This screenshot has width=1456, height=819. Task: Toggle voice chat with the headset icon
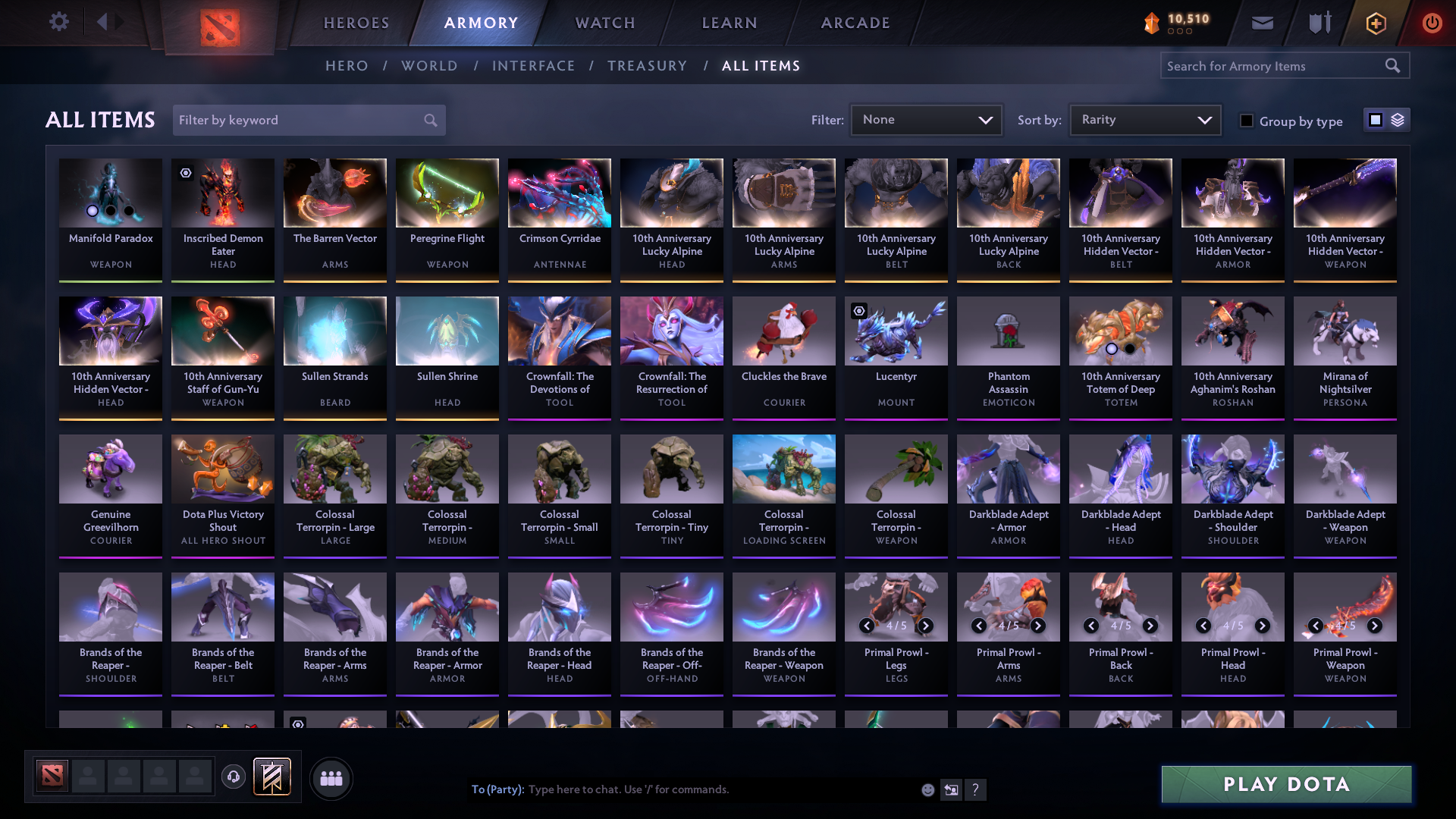[x=234, y=778]
